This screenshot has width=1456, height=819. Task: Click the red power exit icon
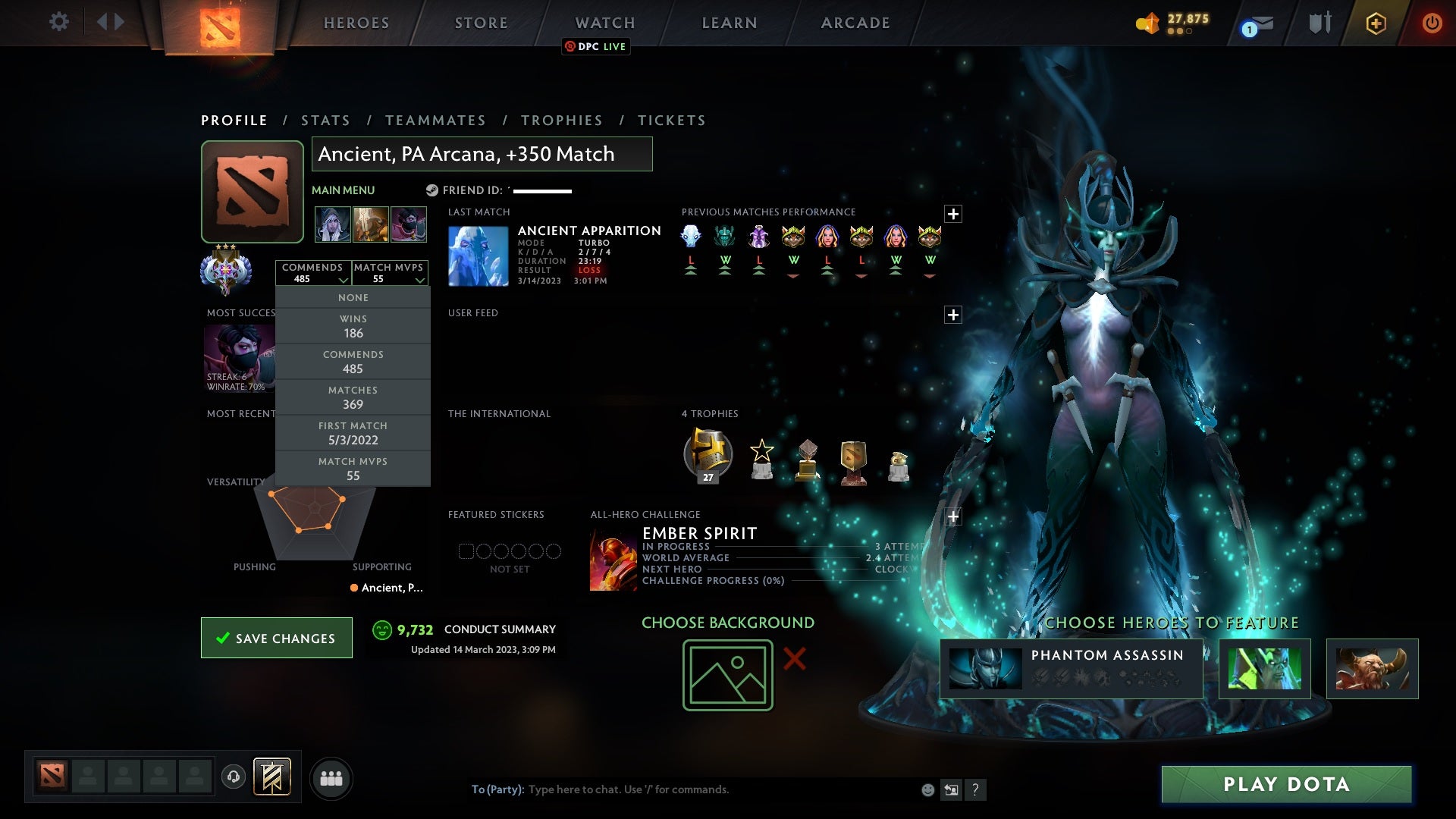click(1432, 23)
